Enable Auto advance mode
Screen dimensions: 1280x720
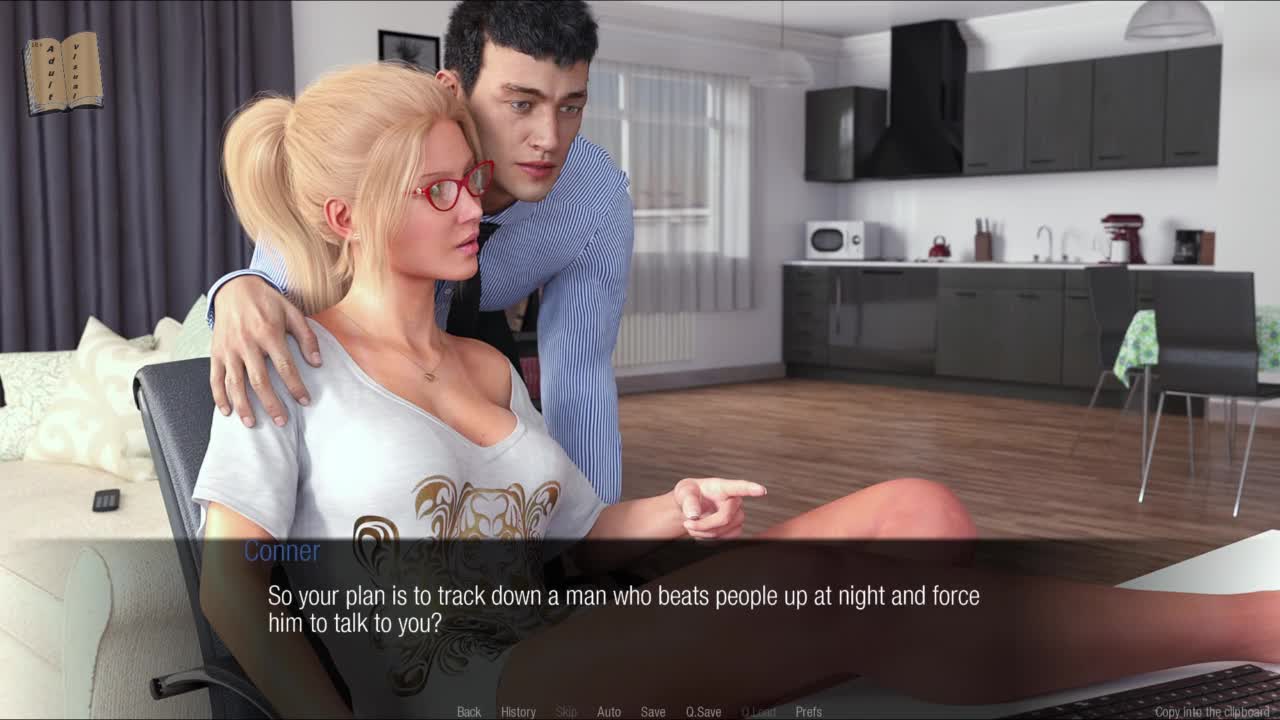pos(609,712)
